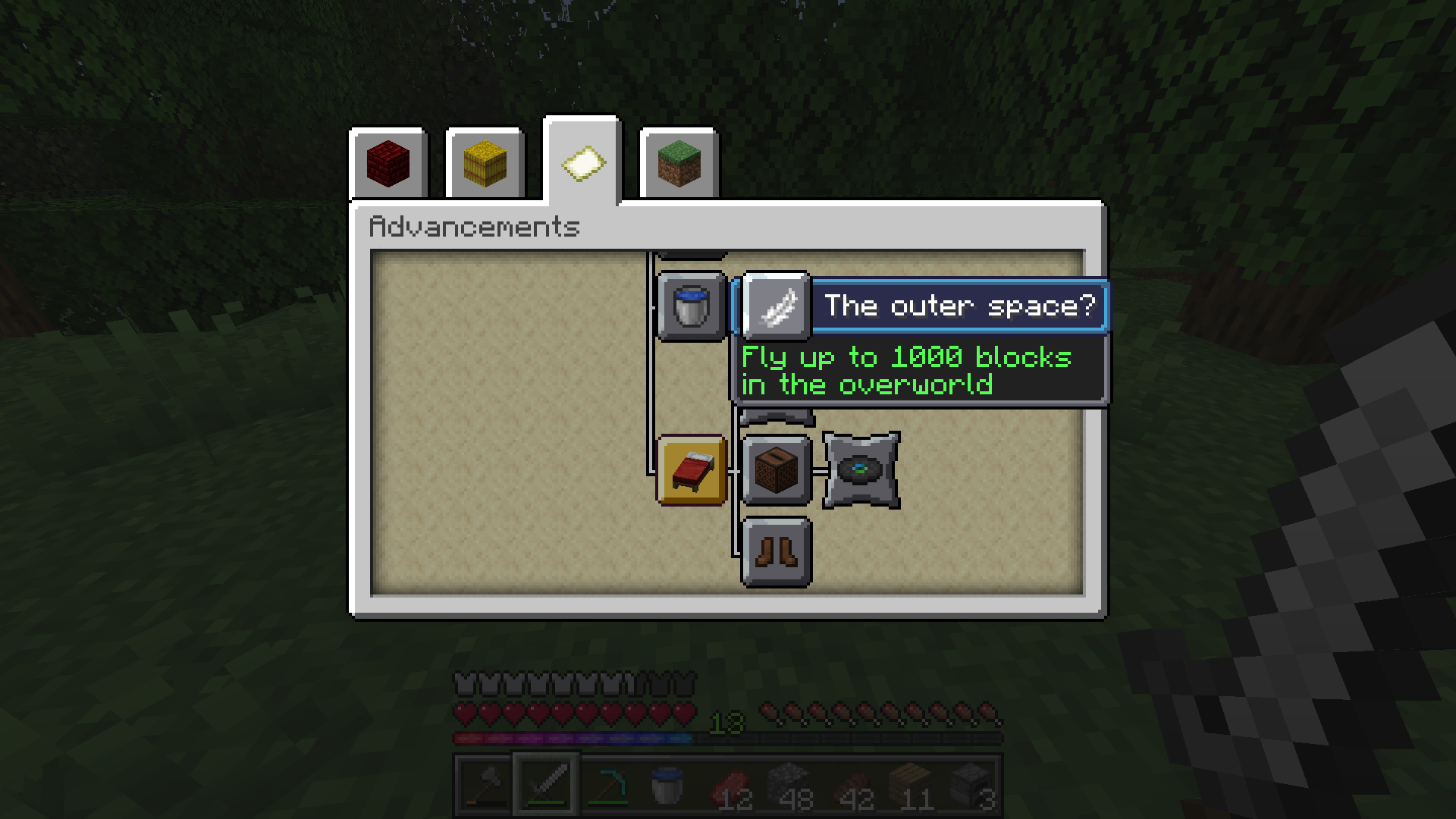
Task: Switch to the nether bricks advancement tab
Action: click(388, 162)
